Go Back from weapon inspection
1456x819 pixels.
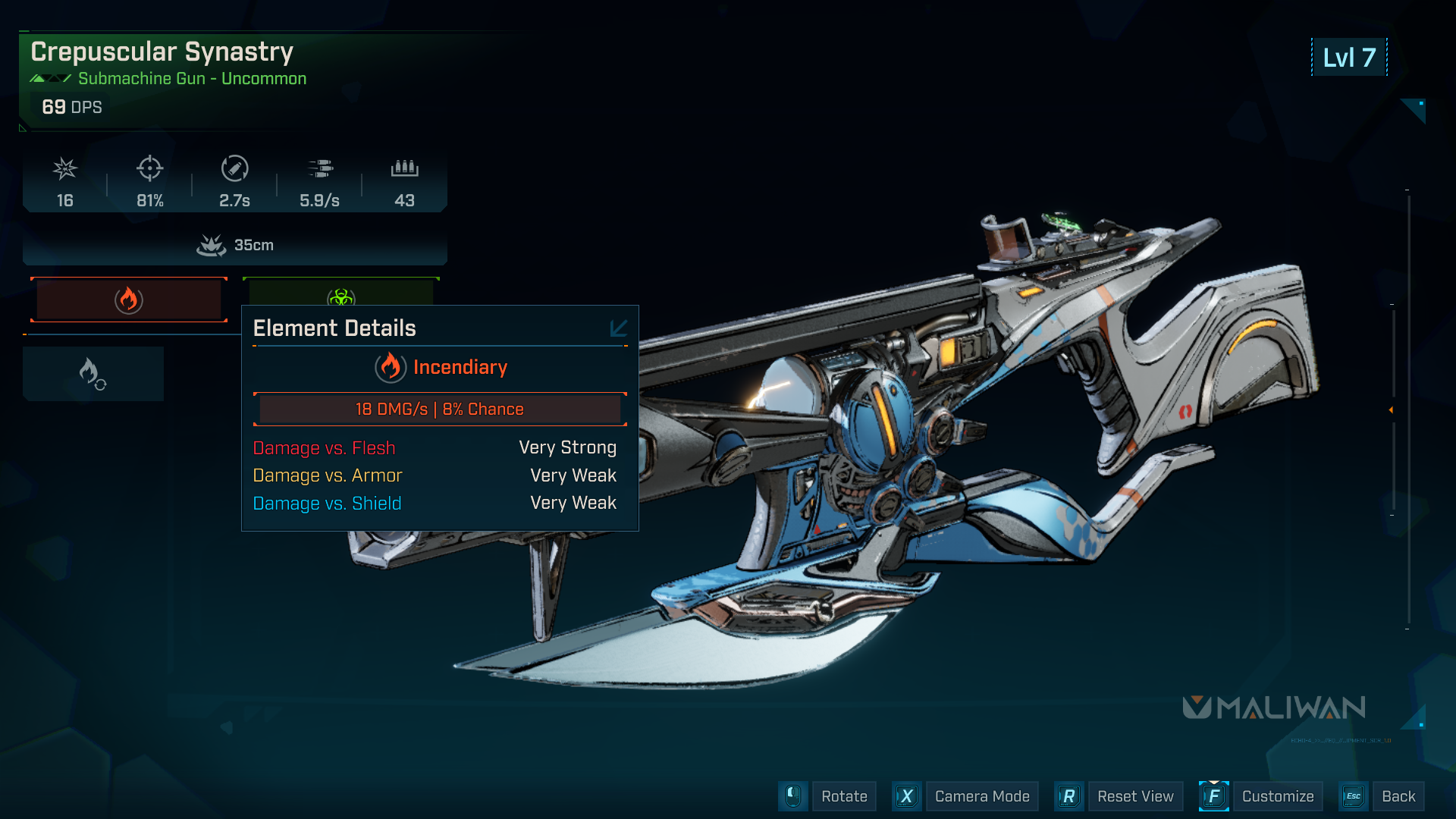click(x=1398, y=796)
